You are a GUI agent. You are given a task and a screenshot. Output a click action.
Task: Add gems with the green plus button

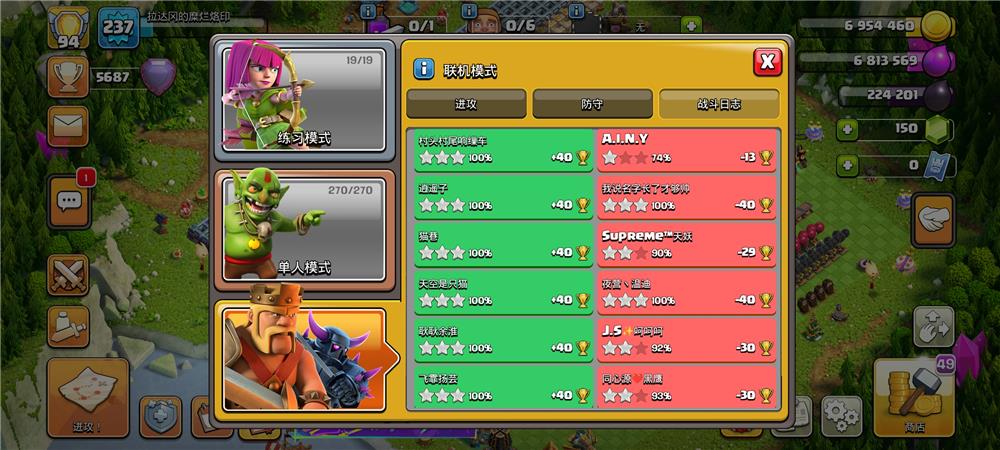847,129
